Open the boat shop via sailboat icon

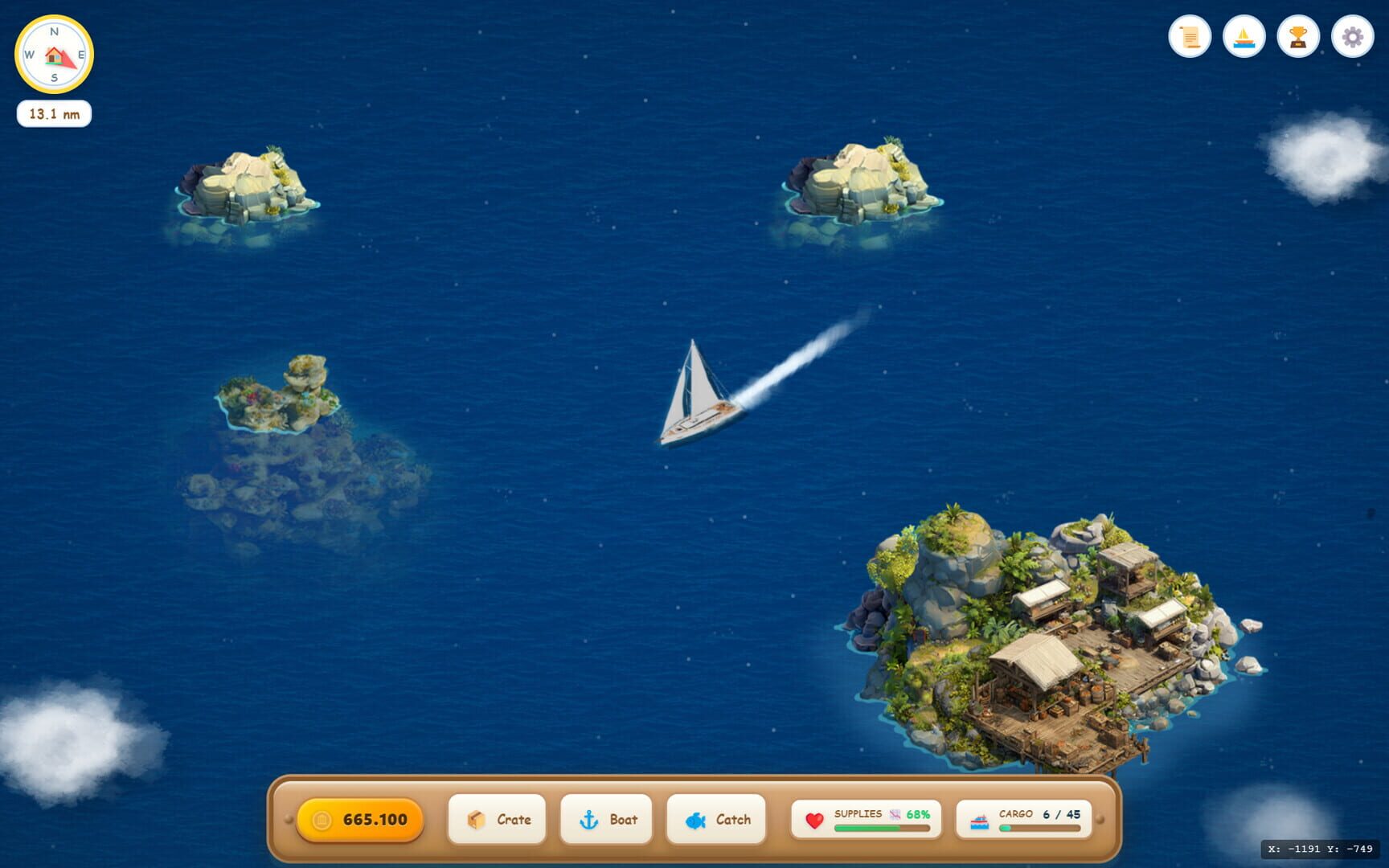[x=1244, y=36]
